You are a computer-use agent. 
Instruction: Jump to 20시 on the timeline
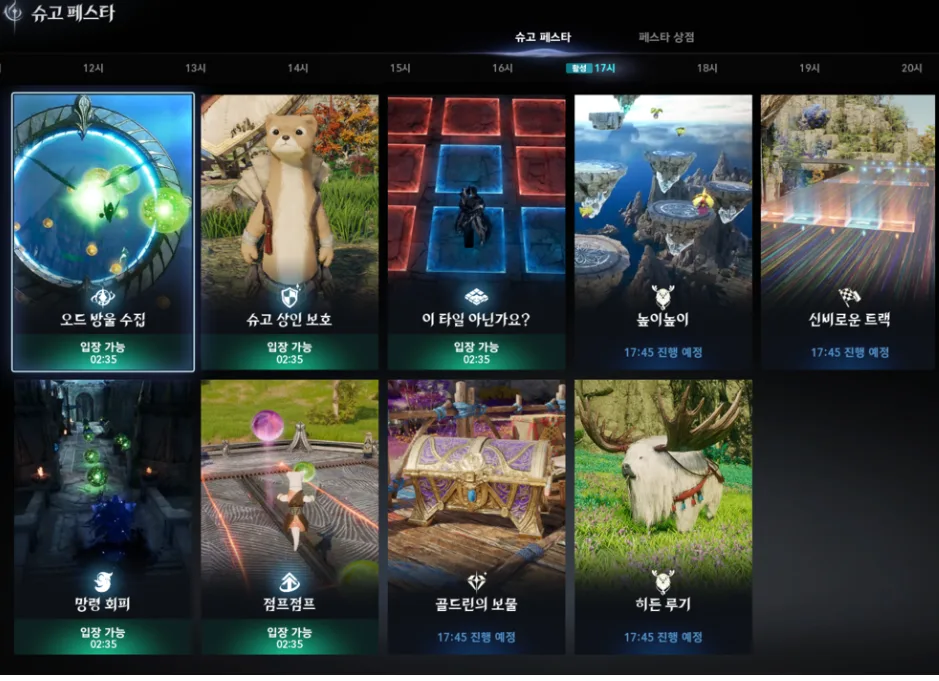(x=911, y=68)
